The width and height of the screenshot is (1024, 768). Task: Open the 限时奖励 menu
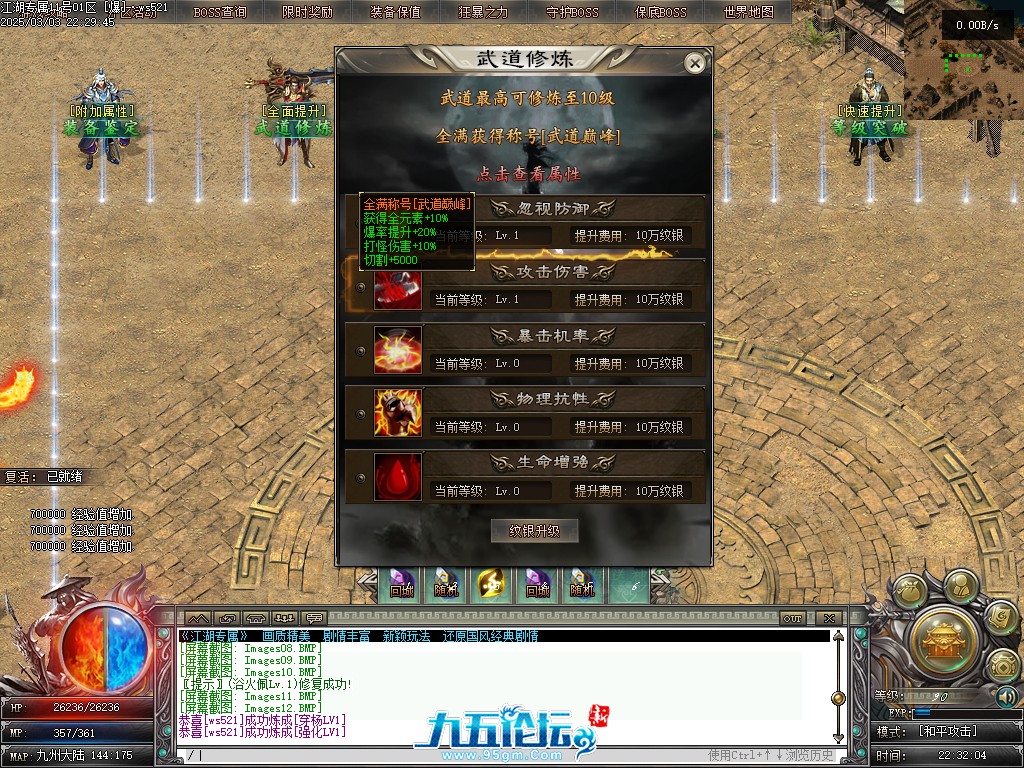point(308,12)
